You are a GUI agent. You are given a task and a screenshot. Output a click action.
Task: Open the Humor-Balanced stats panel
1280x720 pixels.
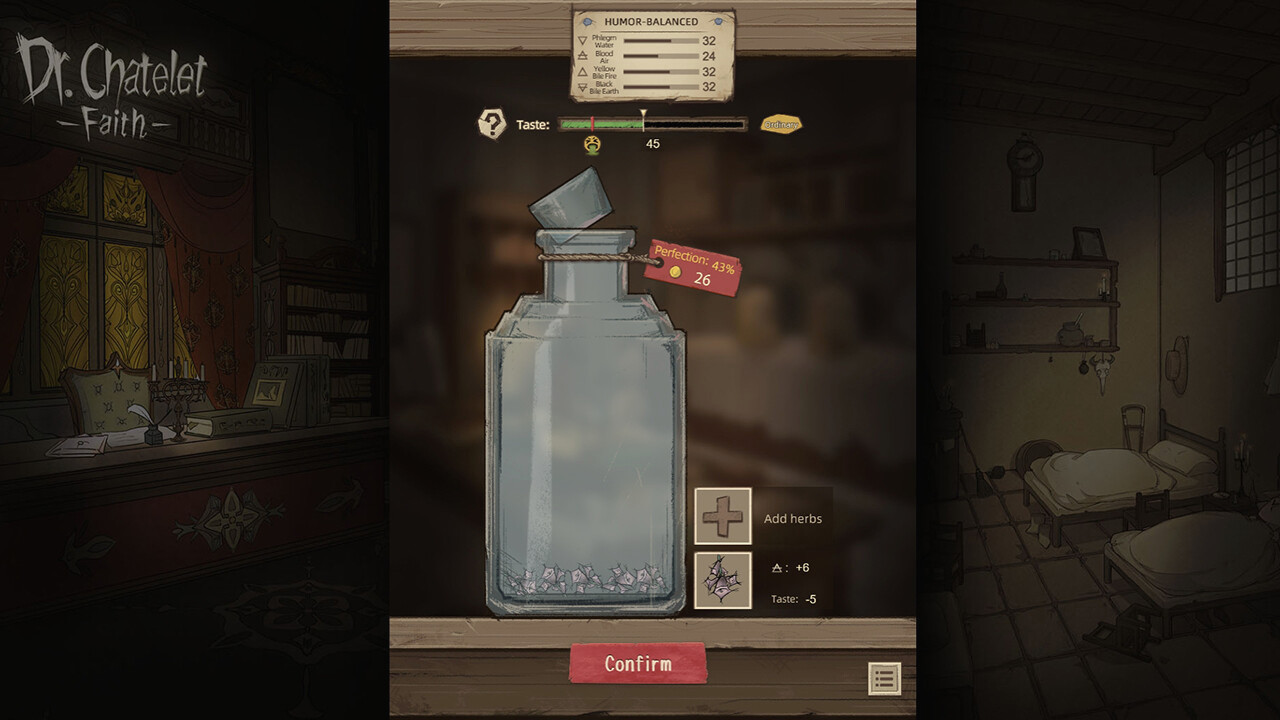652,56
